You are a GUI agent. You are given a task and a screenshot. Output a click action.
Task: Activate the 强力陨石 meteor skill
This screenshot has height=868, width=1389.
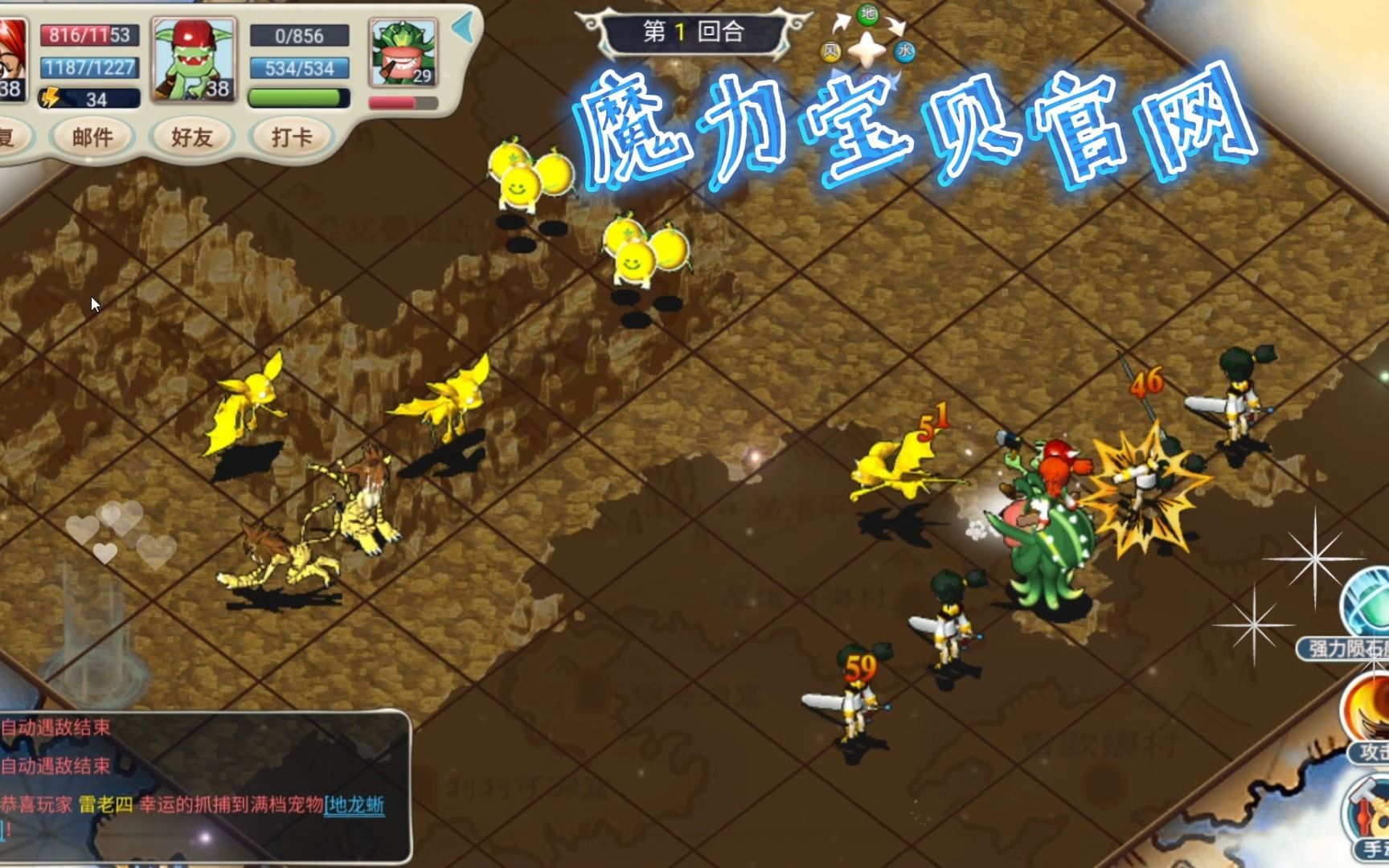coord(1365,611)
